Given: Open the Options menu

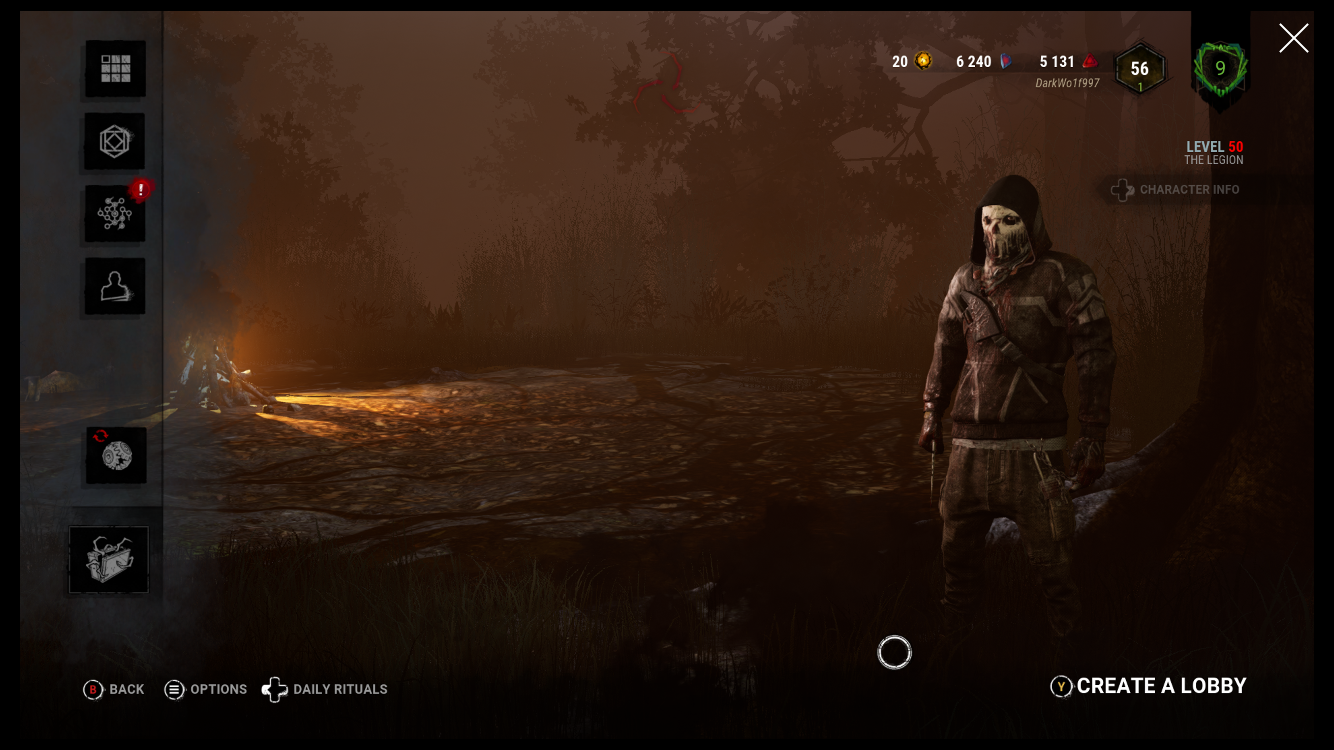Looking at the screenshot, I should 206,689.
